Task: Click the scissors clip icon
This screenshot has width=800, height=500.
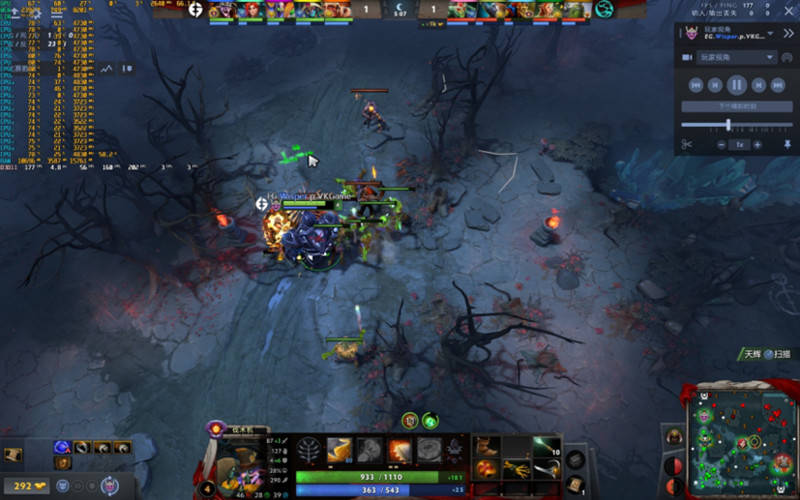Action: [687, 145]
